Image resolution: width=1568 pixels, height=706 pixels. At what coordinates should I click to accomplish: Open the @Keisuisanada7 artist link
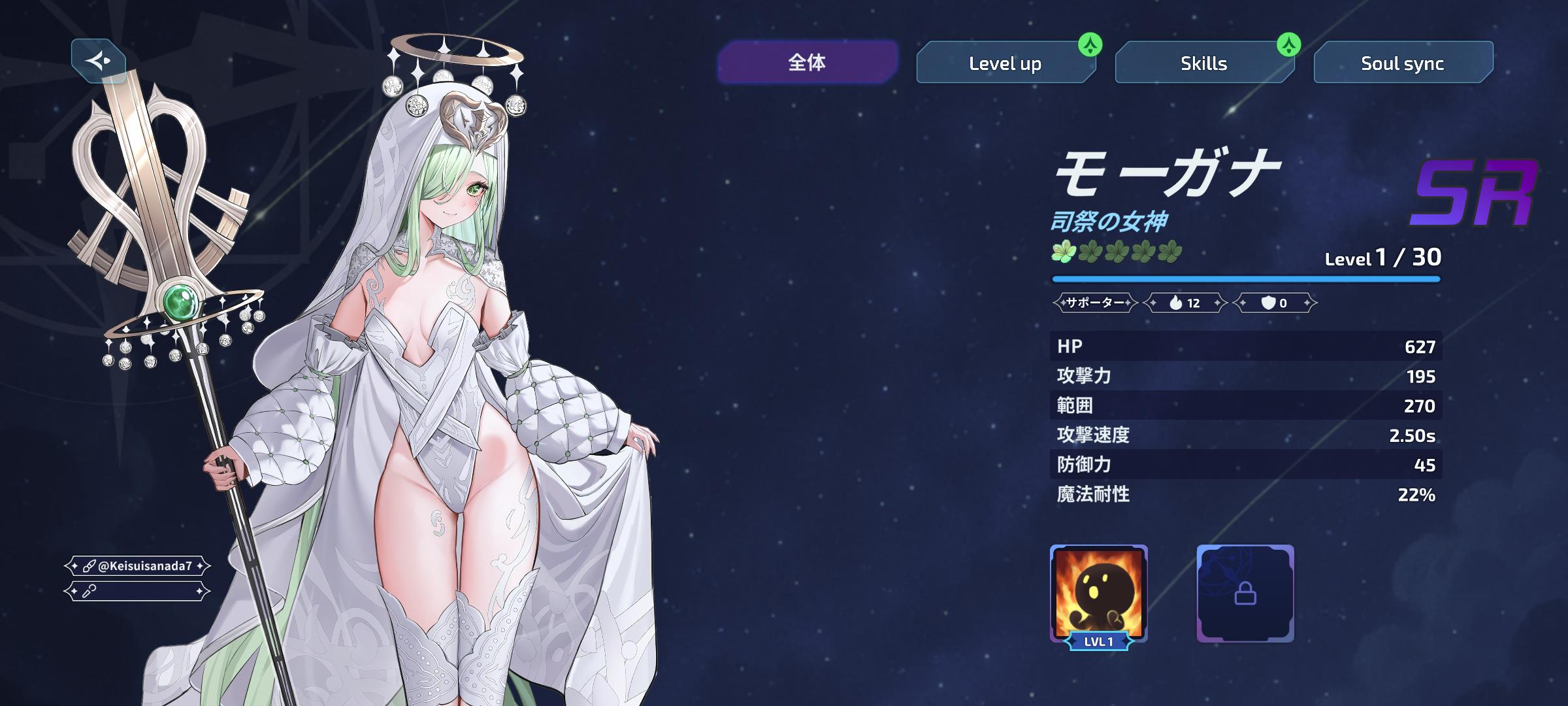tap(137, 566)
